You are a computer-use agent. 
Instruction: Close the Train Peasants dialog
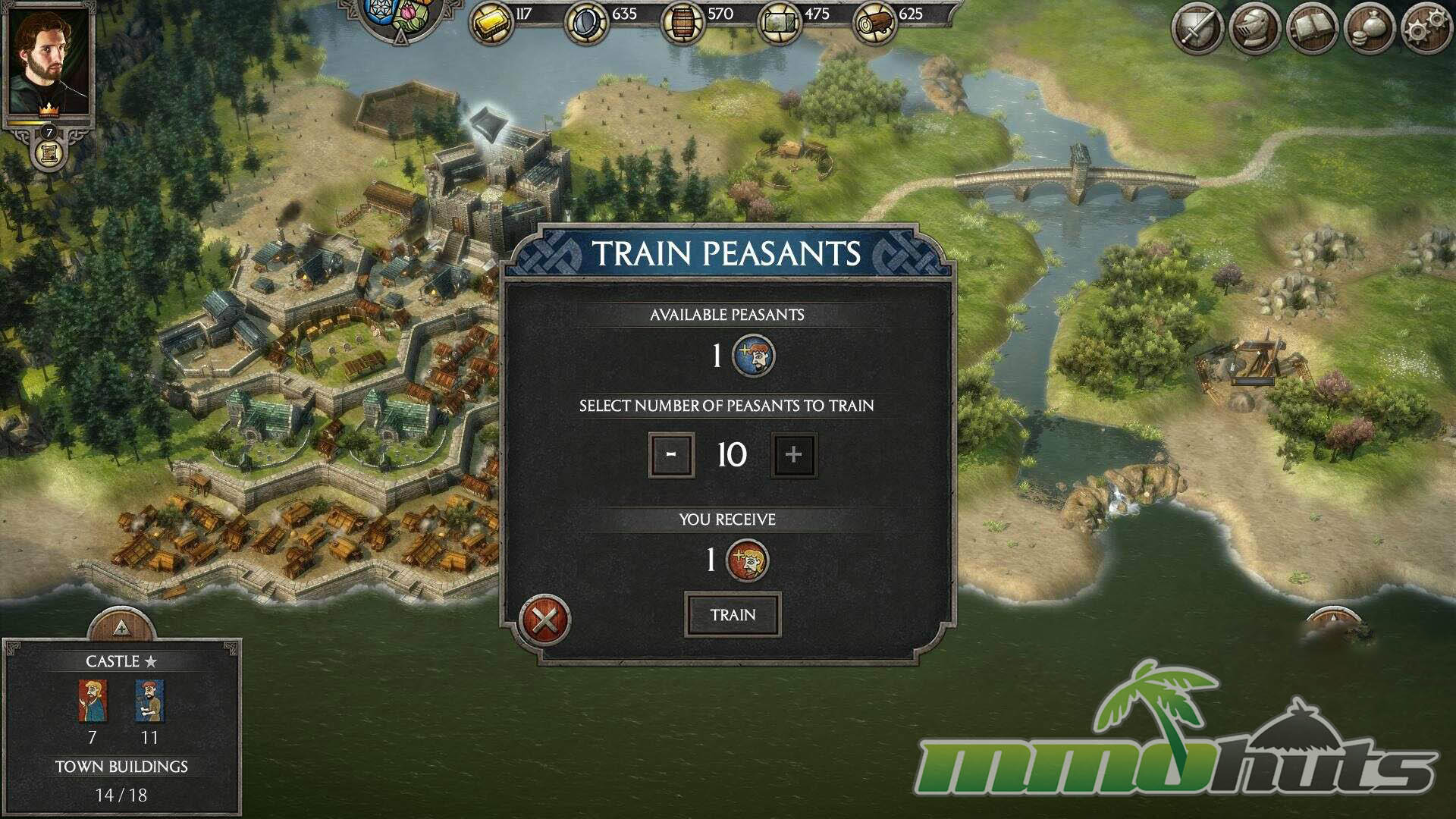[x=544, y=621]
